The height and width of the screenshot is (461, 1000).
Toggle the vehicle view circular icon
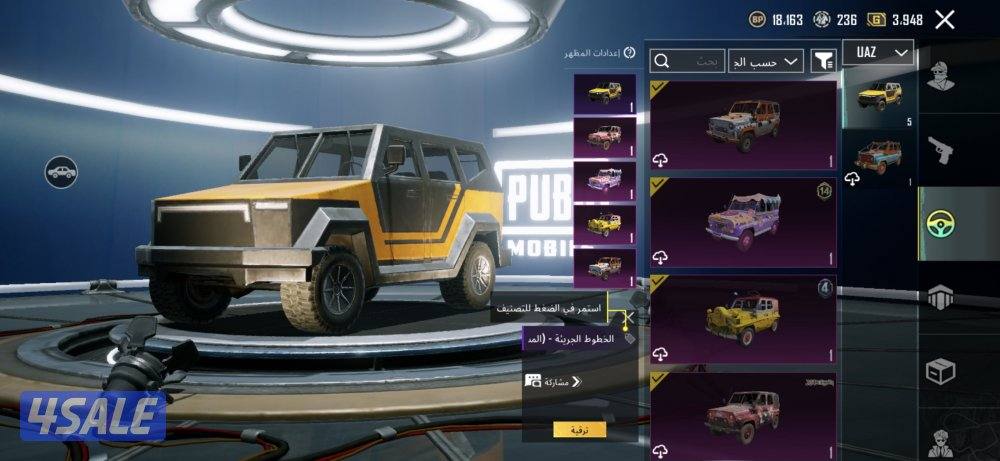coord(61,172)
